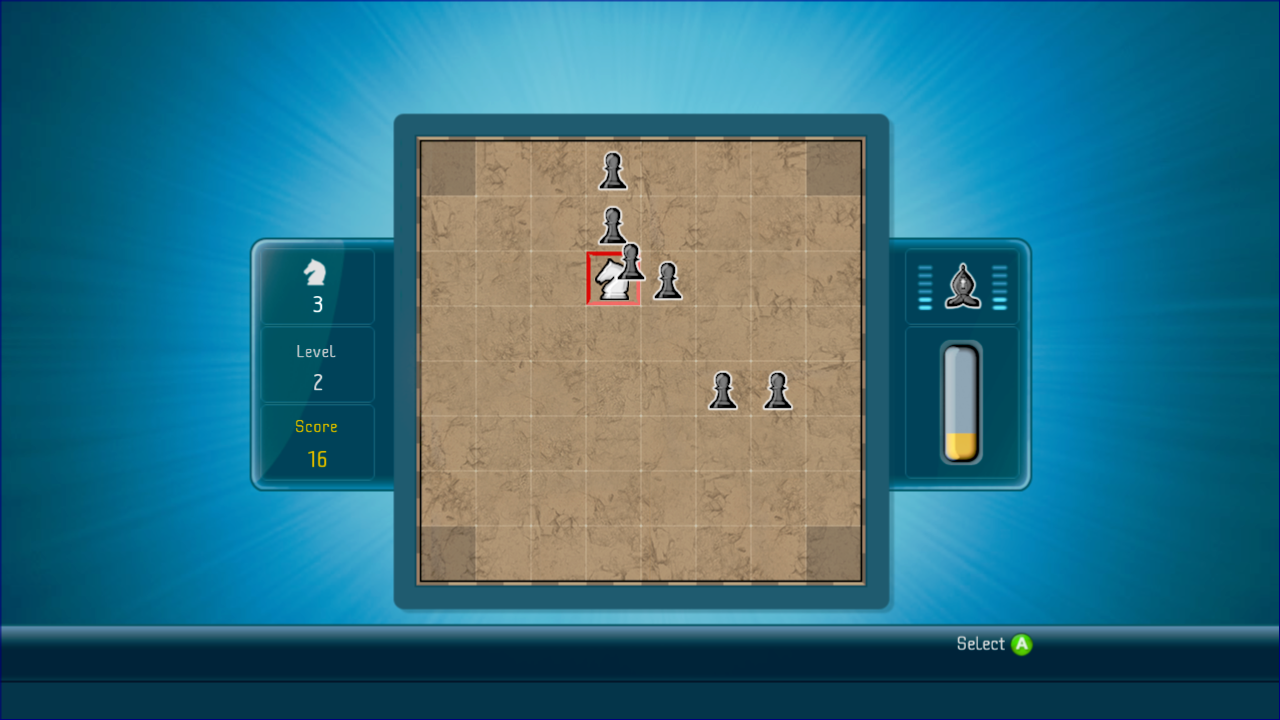1280x720 pixels.
Task: Select the topmost black pawn
Action: [612, 170]
